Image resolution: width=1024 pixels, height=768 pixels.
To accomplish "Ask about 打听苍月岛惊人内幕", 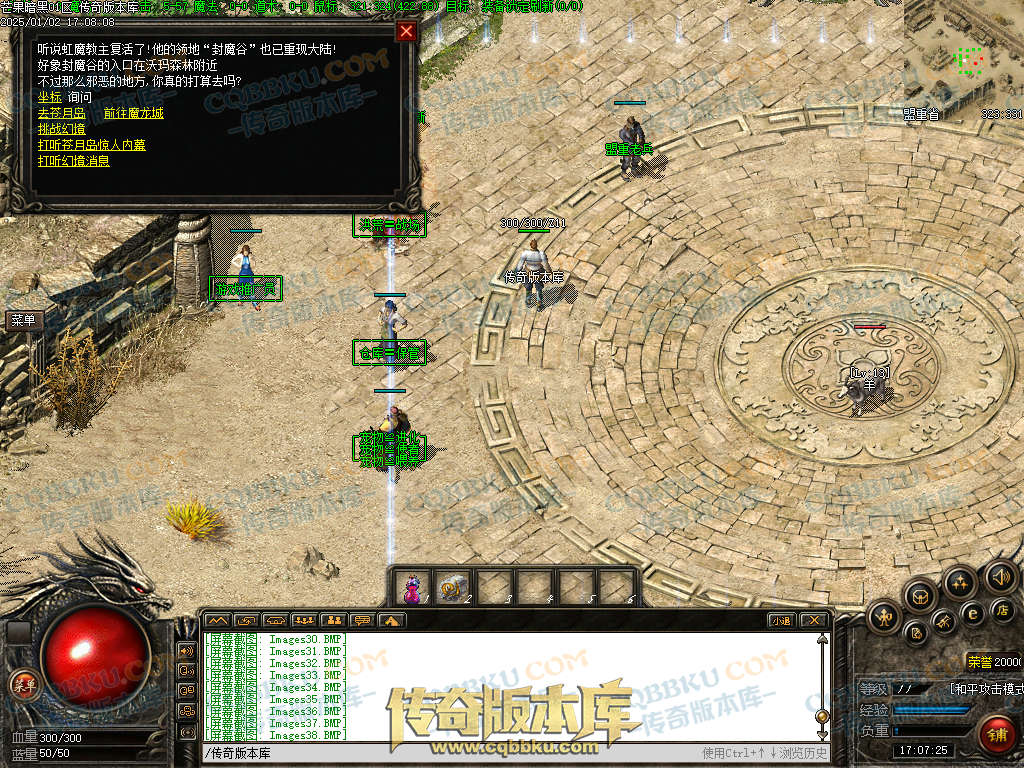I will click(91, 145).
